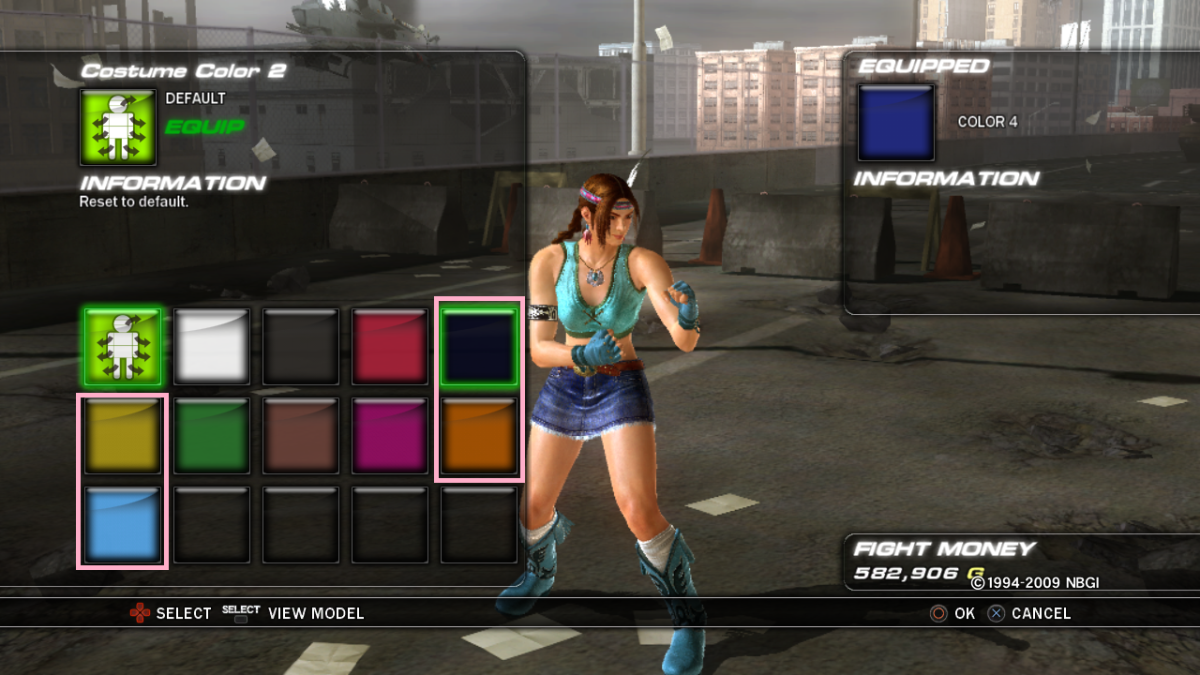Select the default reset costume swatch
The width and height of the screenshot is (1200, 675).
coord(122,346)
